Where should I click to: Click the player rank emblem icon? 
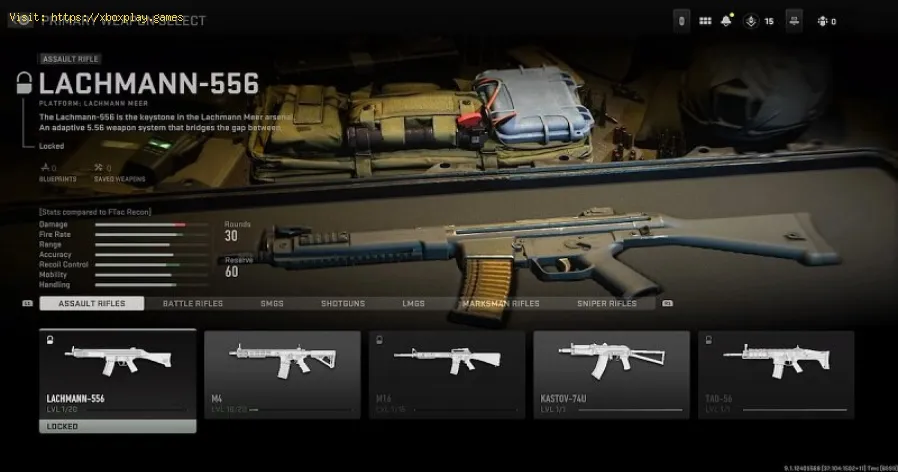[x=749, y=21]
